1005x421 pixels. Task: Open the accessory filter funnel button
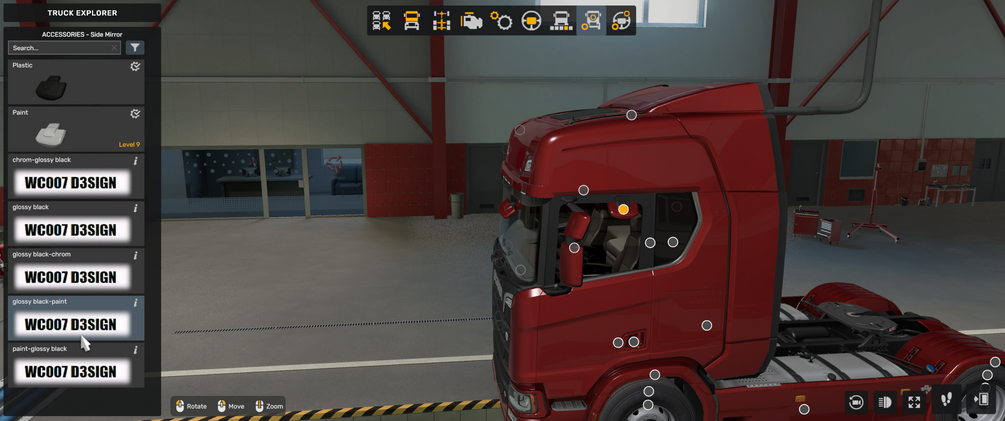(136, 48)
